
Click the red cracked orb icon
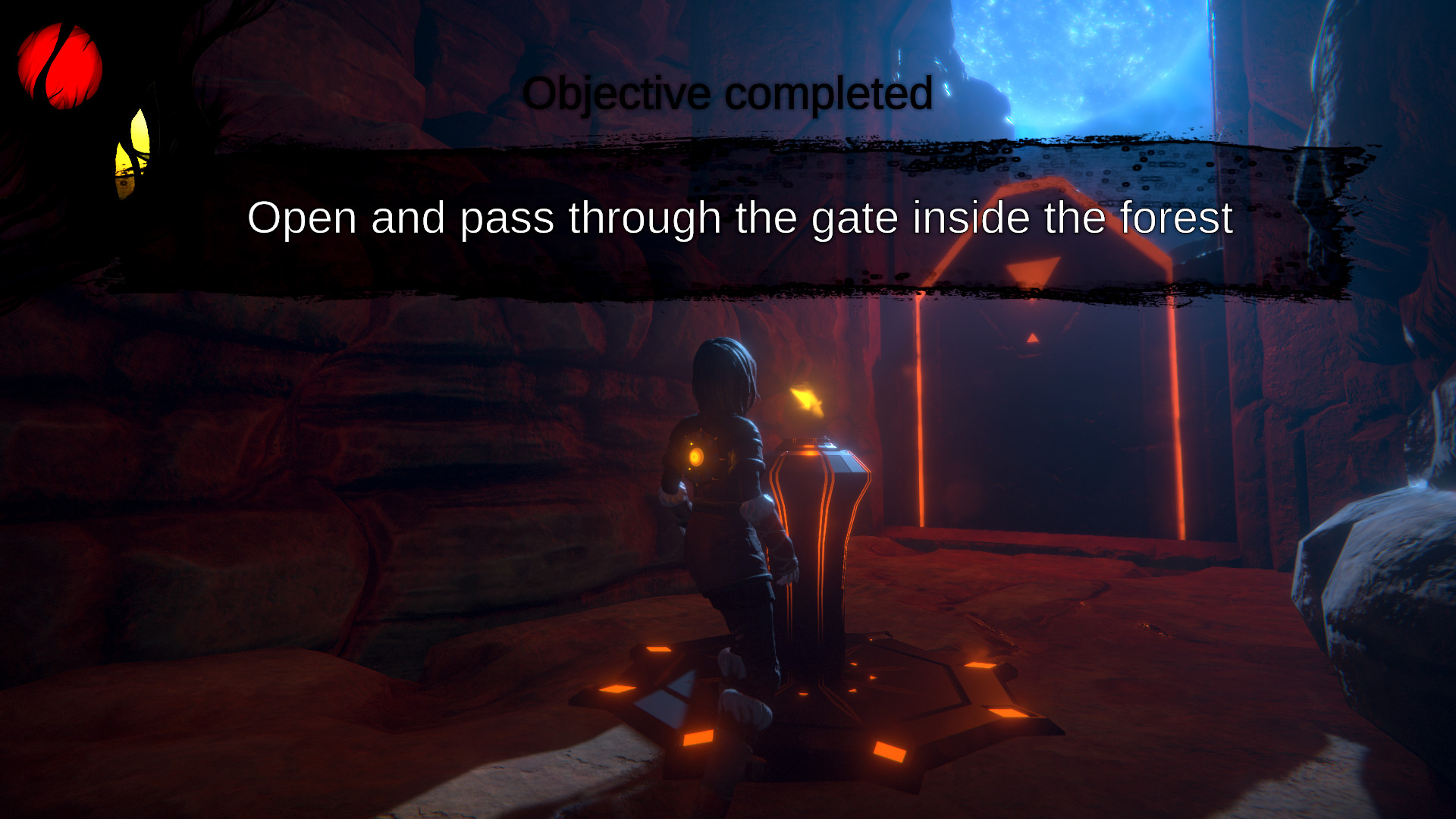[60, 66]
